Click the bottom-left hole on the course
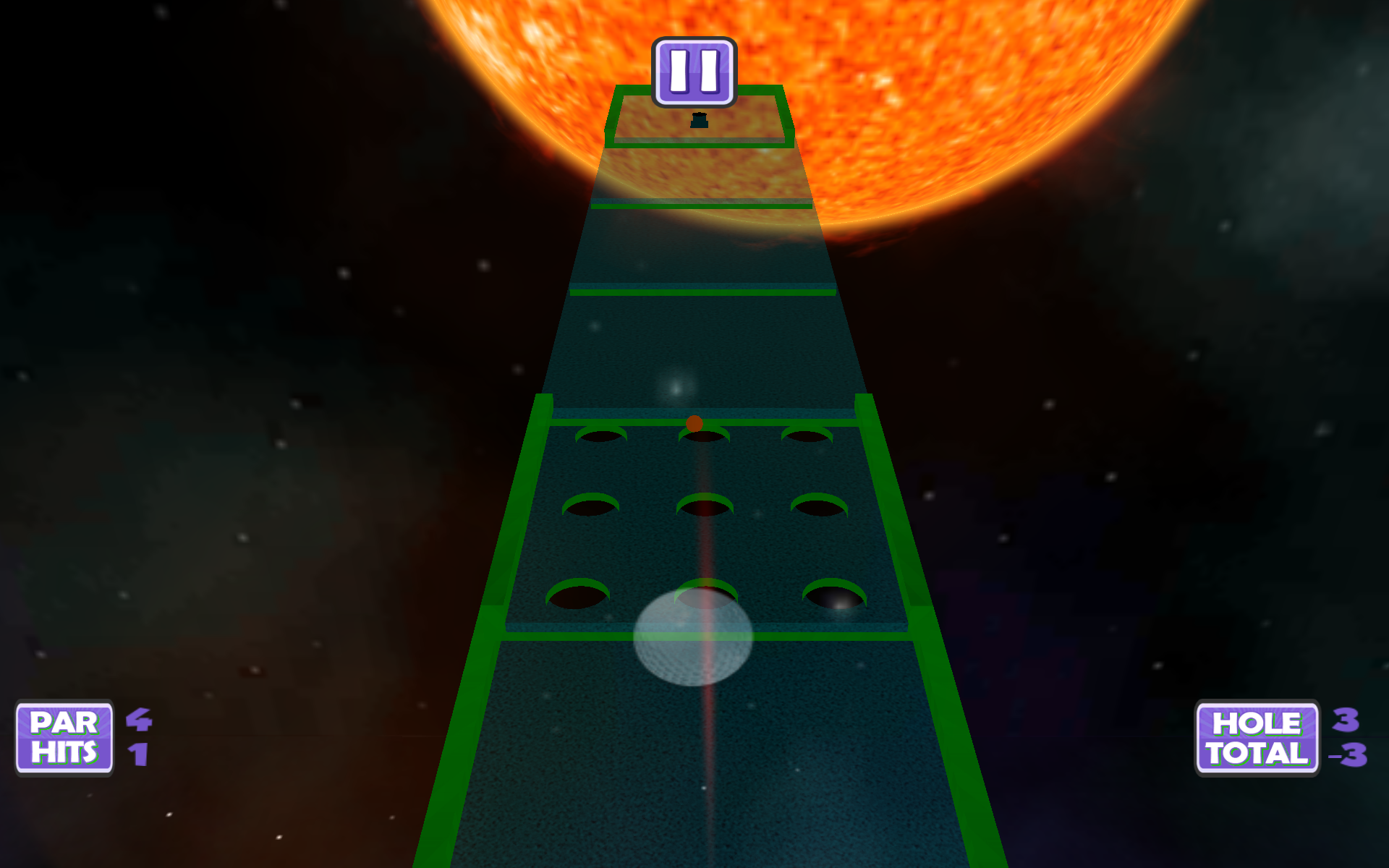Image resolution: width=1389 pixels, height=868 pixels. pyautogui.click(x=579, y=593)
